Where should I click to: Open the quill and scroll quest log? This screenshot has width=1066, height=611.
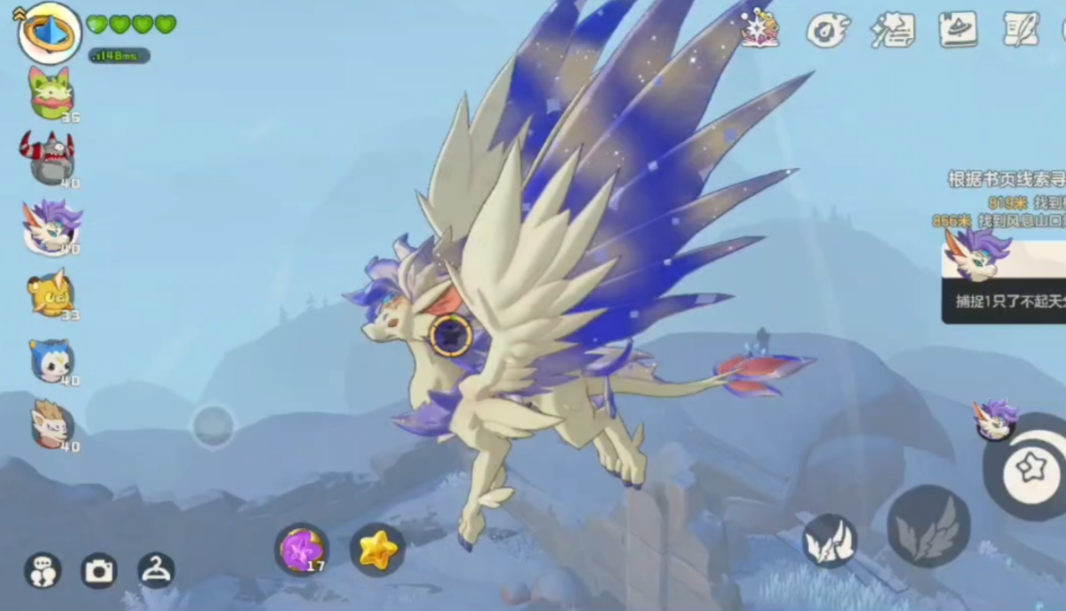[1021, 29]
